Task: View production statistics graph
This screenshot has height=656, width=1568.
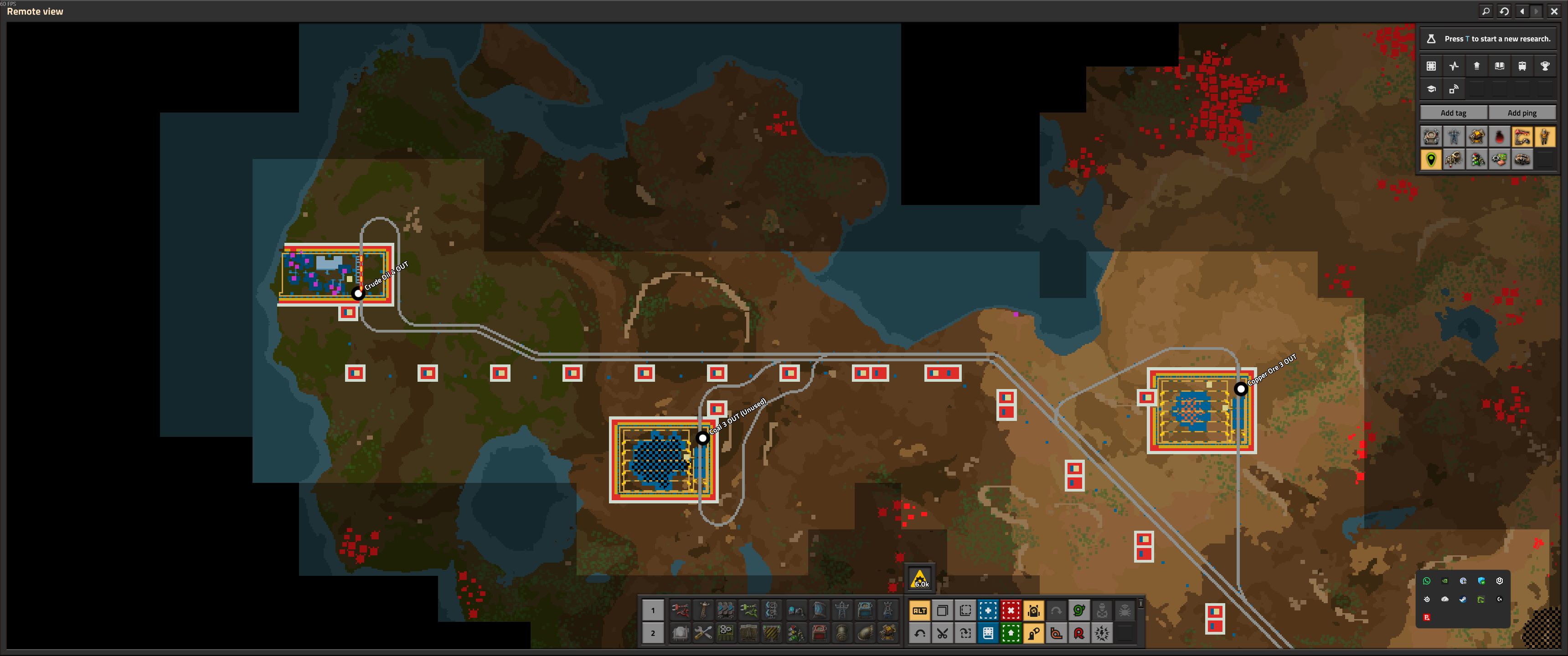Action: (1454, 66)
